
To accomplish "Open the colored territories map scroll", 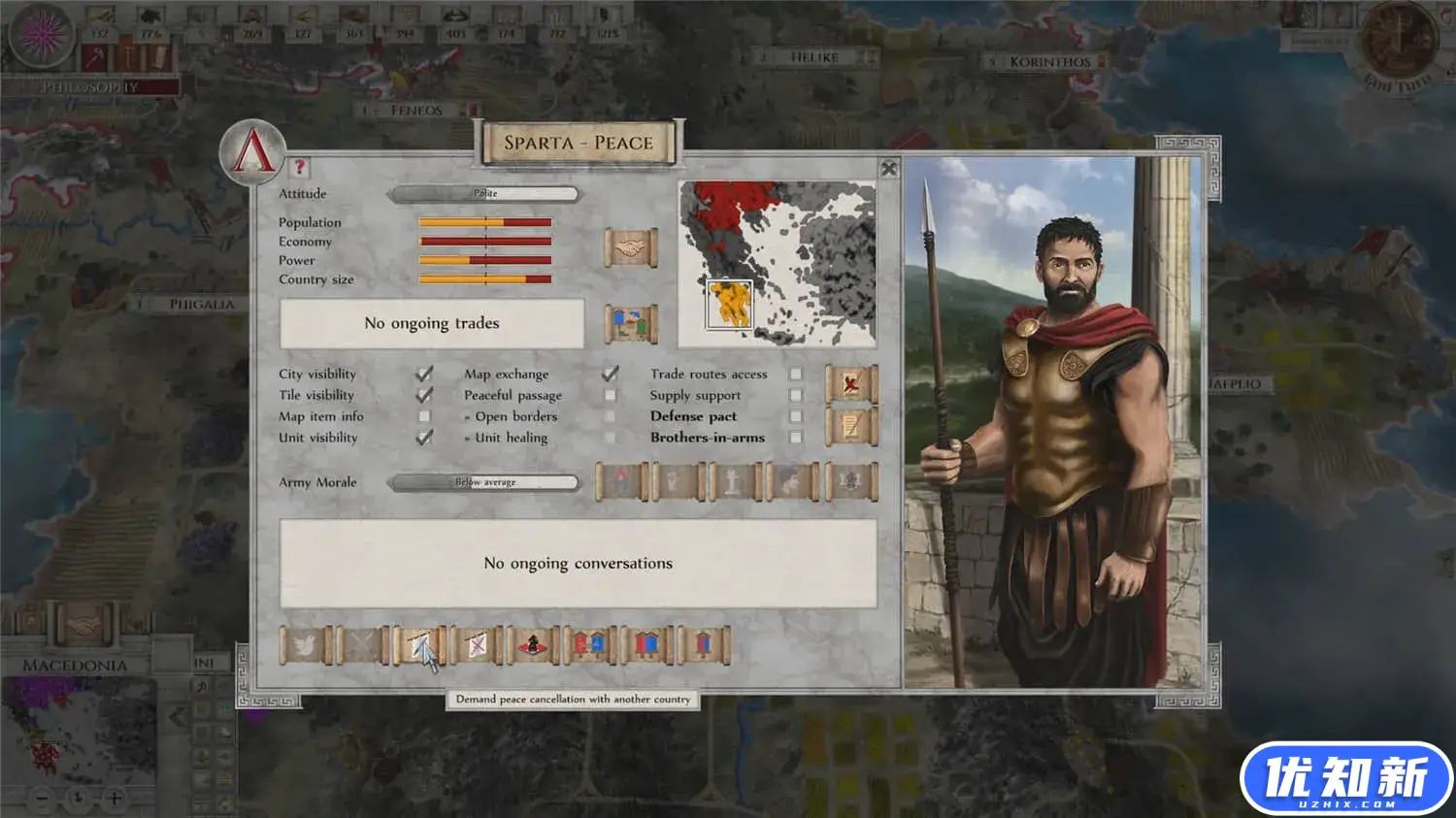I will [x=630, y=323].
